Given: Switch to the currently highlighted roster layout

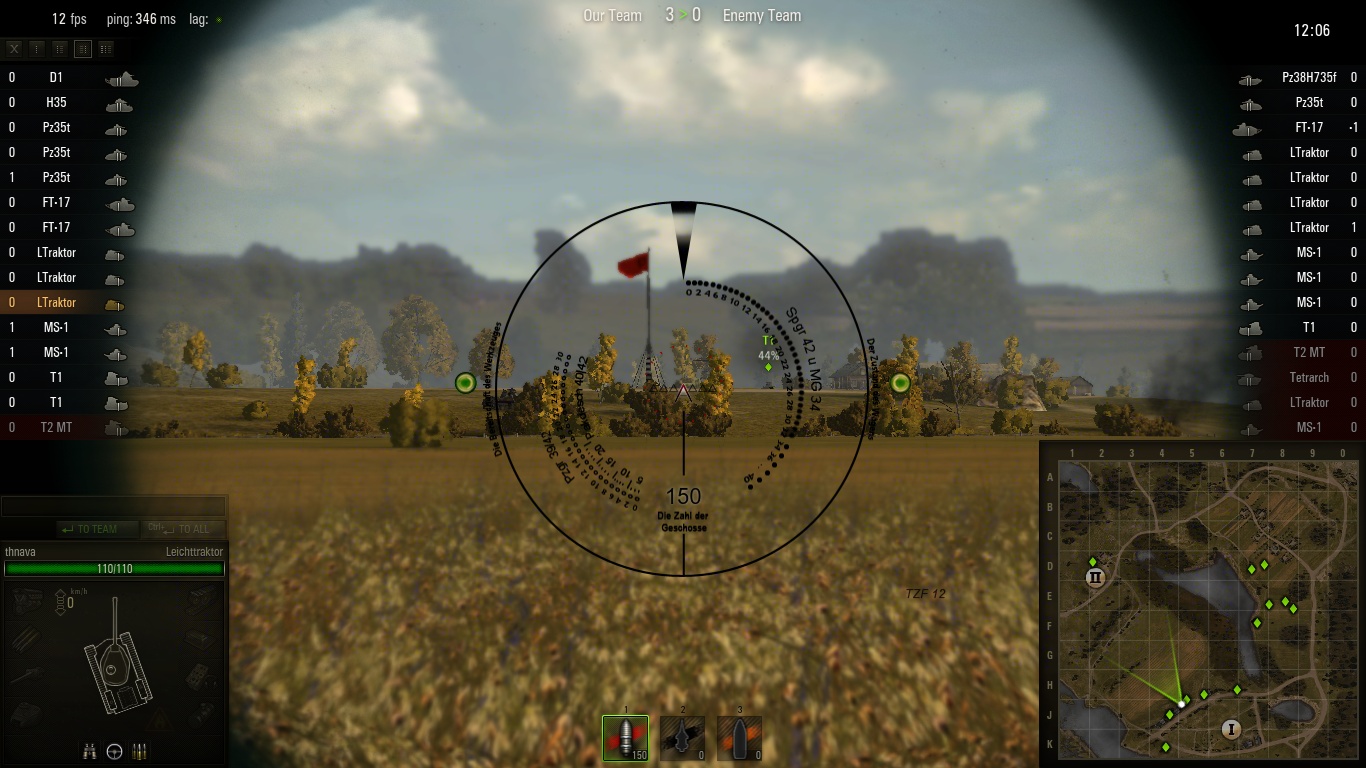Looking at the screenshot, I should (x=82, y=47).
